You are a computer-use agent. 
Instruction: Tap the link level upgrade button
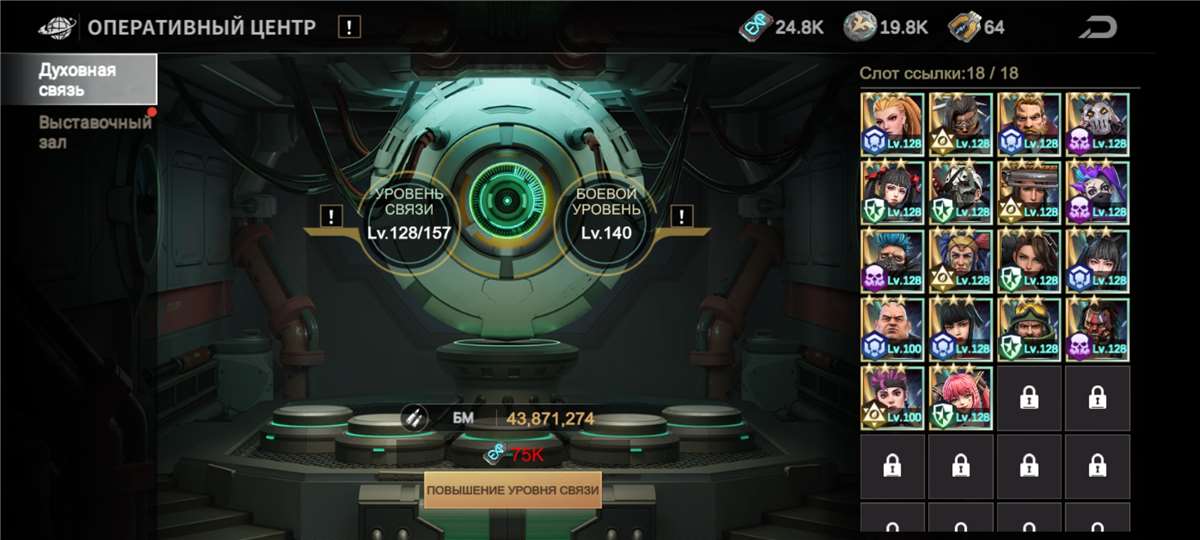(x=512, y=491)
